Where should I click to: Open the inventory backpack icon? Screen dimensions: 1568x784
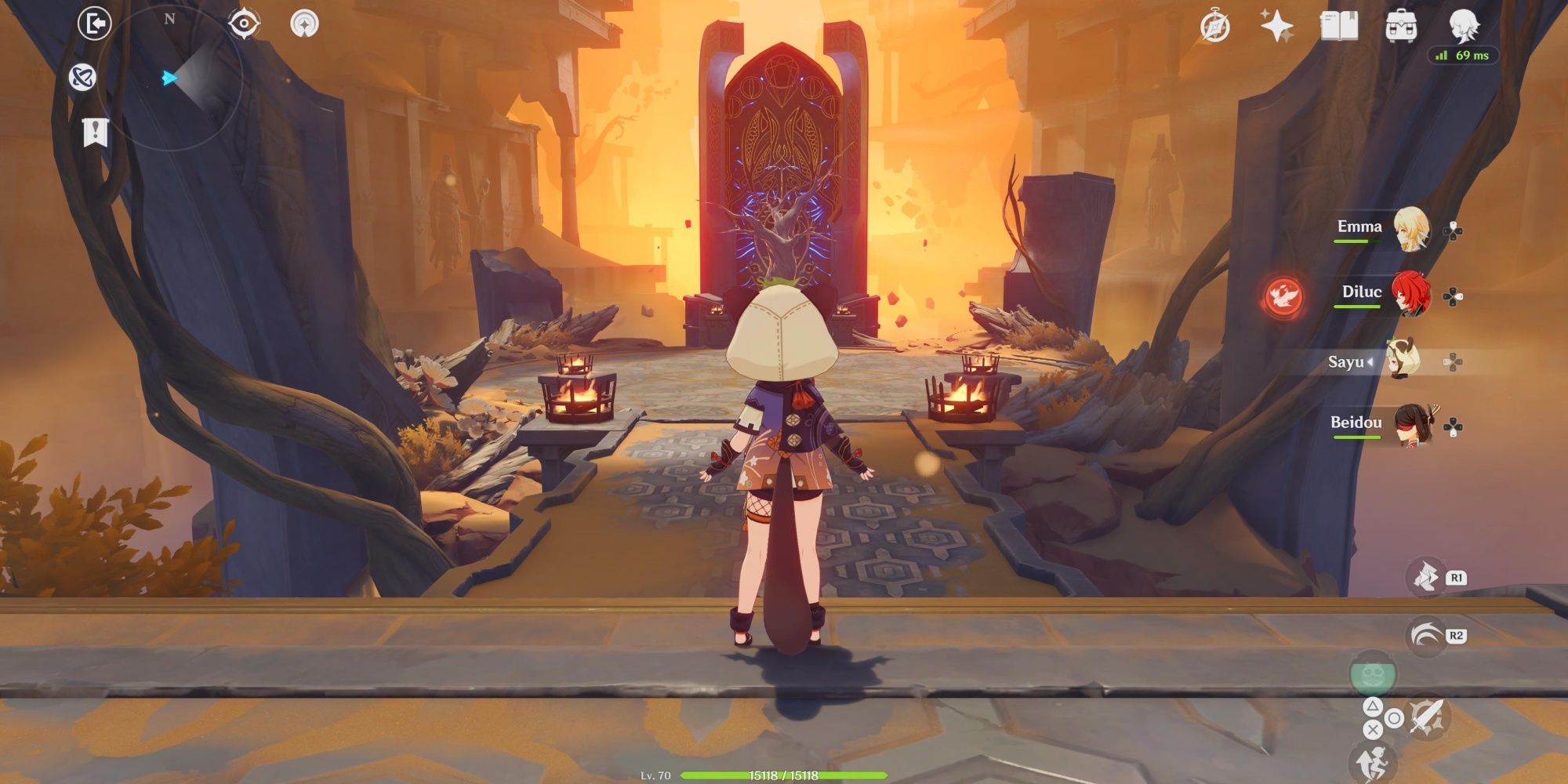pos(1401,27)
